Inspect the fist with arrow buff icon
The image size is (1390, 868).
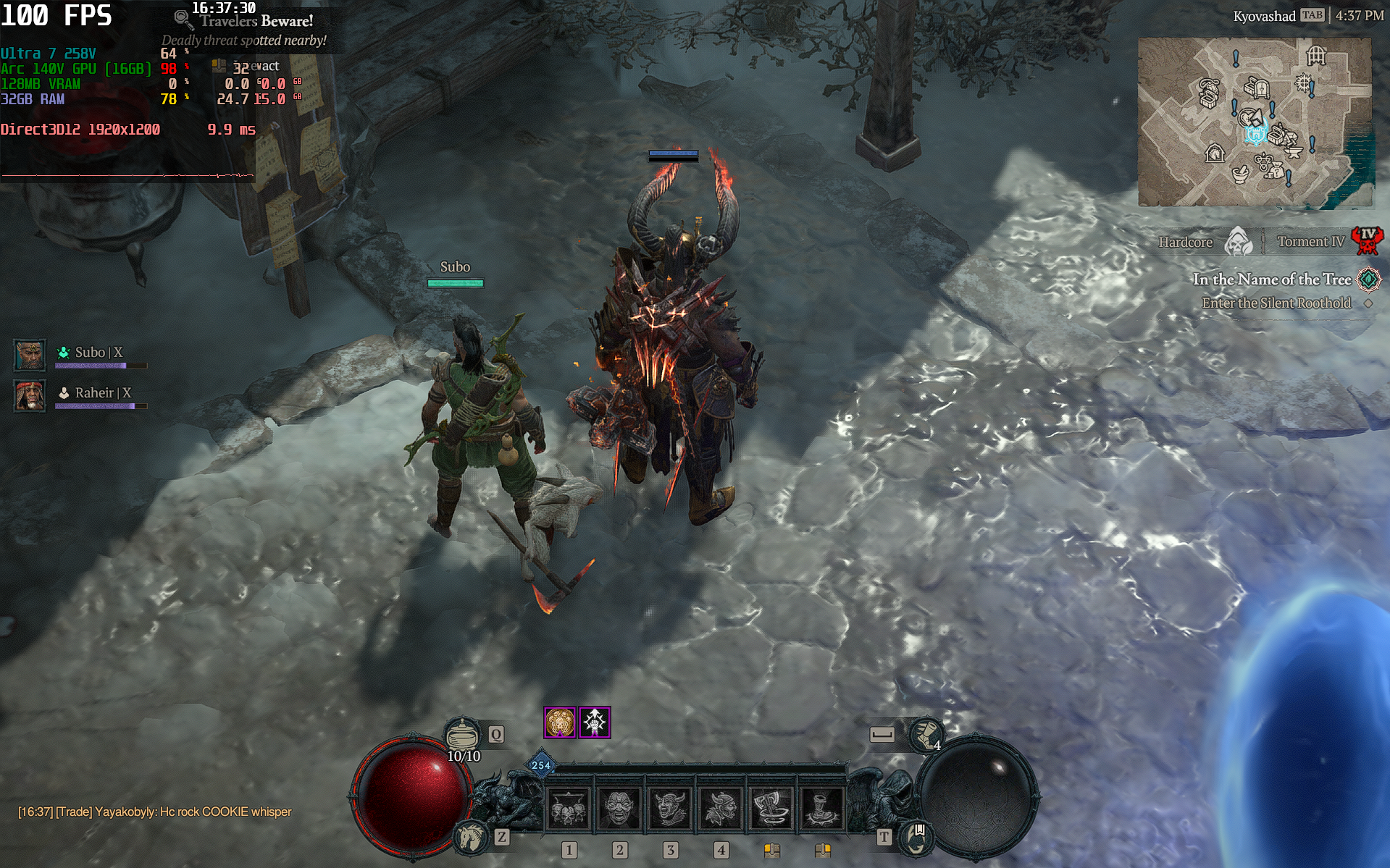(x=595, y=722)
